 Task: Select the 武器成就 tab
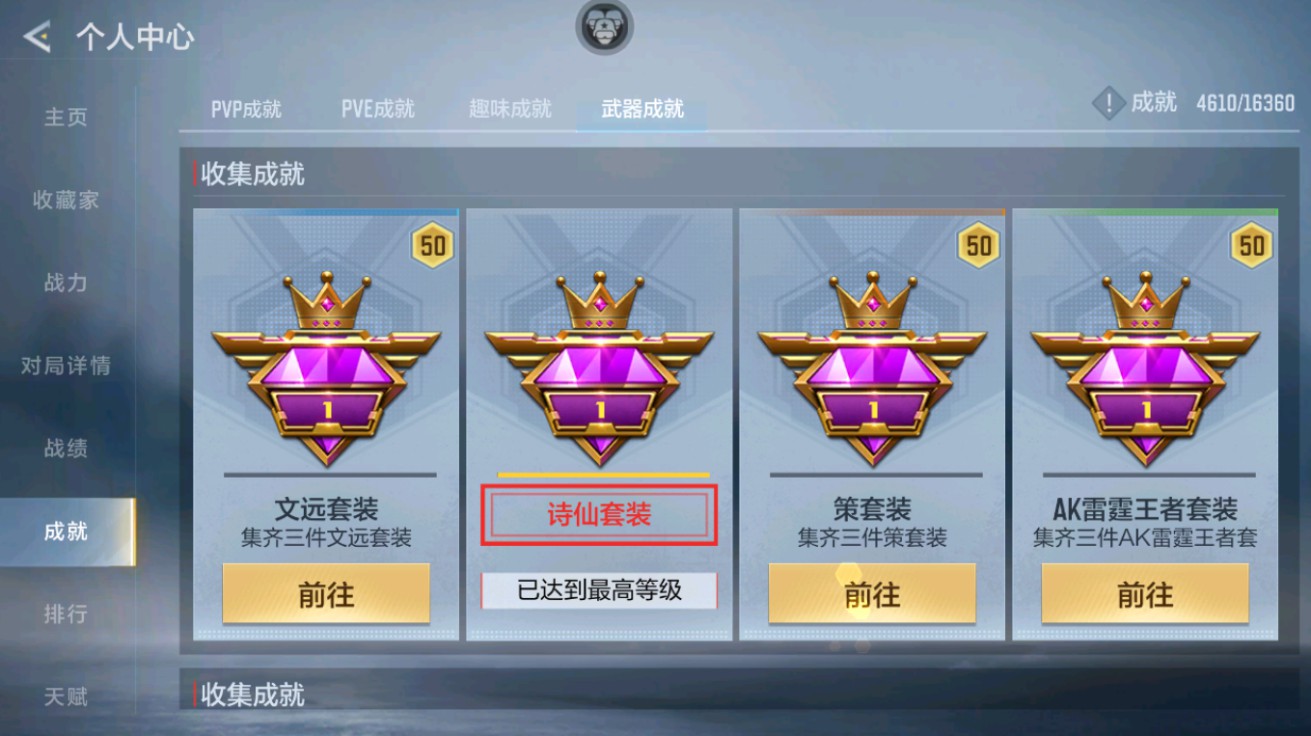click(x=638, y=110)
